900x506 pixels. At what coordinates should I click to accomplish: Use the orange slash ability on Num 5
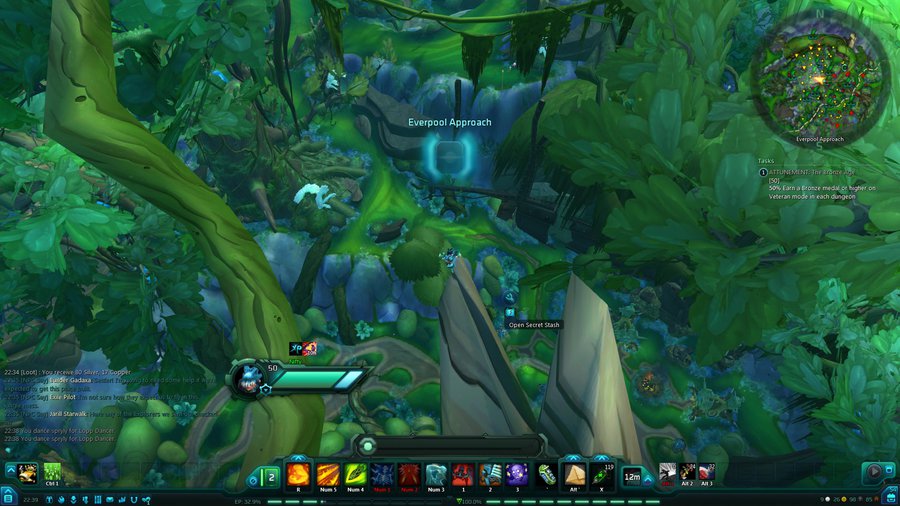[x=327, y=474]
